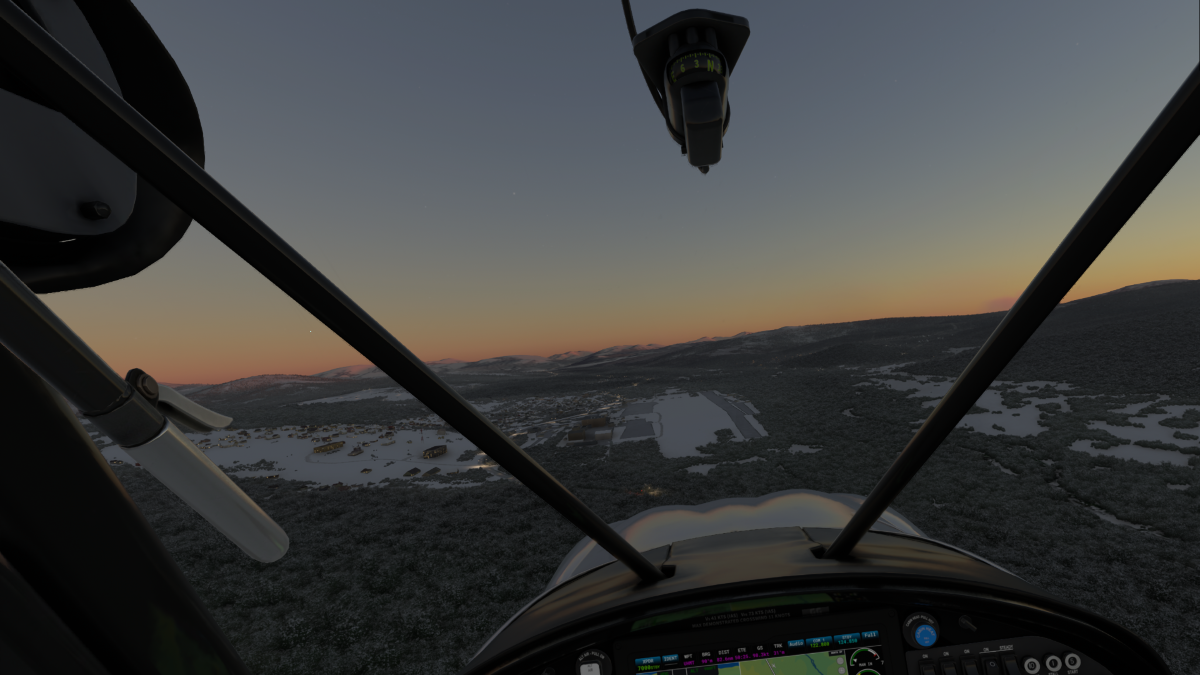
Task: Click the moving map on the avionics display
Action: pos(795,666)
